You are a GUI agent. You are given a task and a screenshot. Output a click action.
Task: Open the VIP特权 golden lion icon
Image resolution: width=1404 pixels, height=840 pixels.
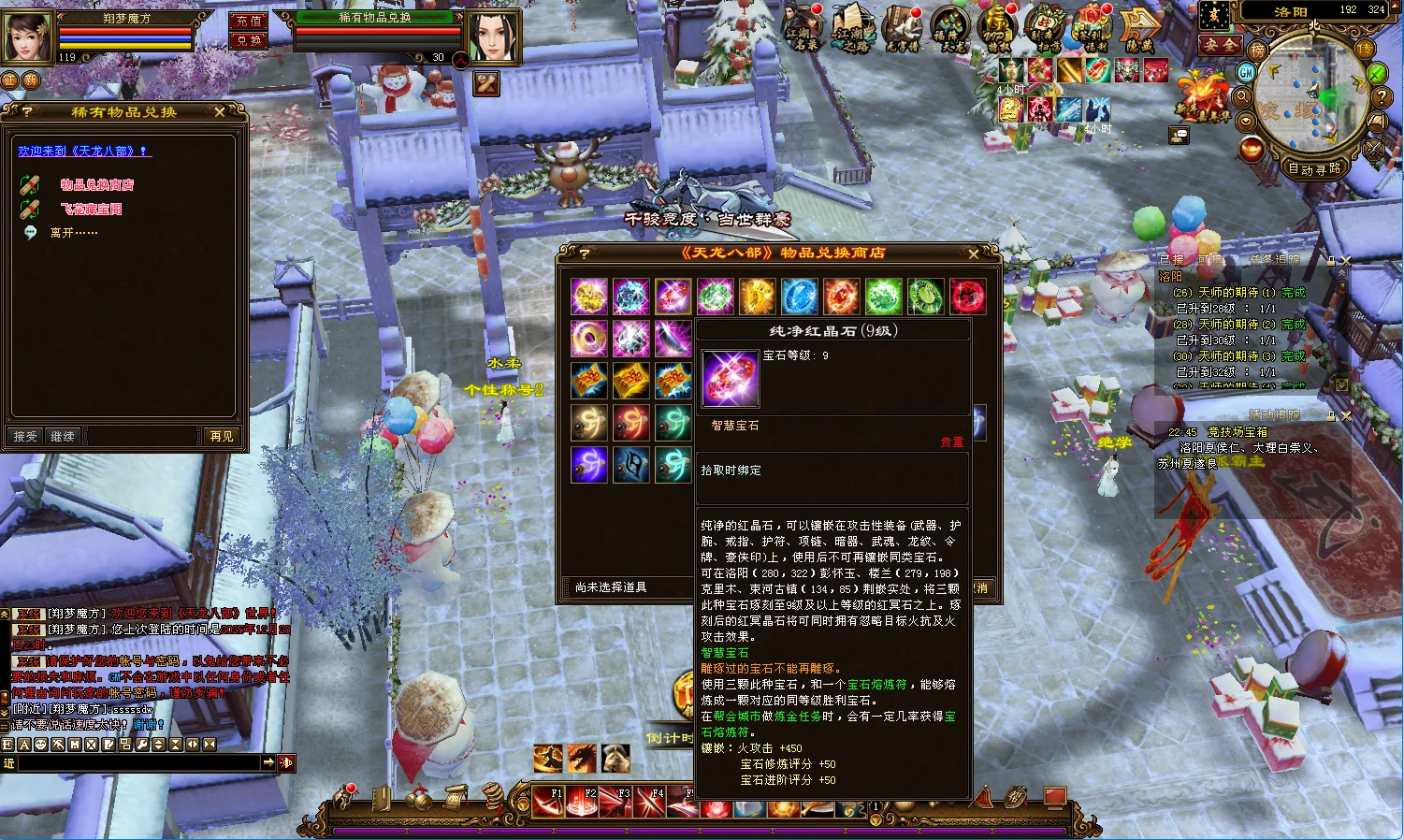[997, 26]
